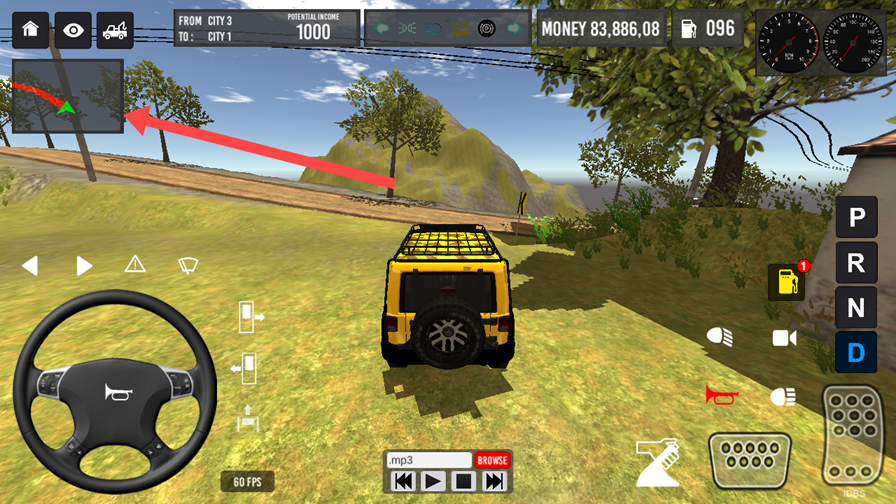Sound the red horn
The width and height of the screenshot is (896, 504).
point(721,396)
